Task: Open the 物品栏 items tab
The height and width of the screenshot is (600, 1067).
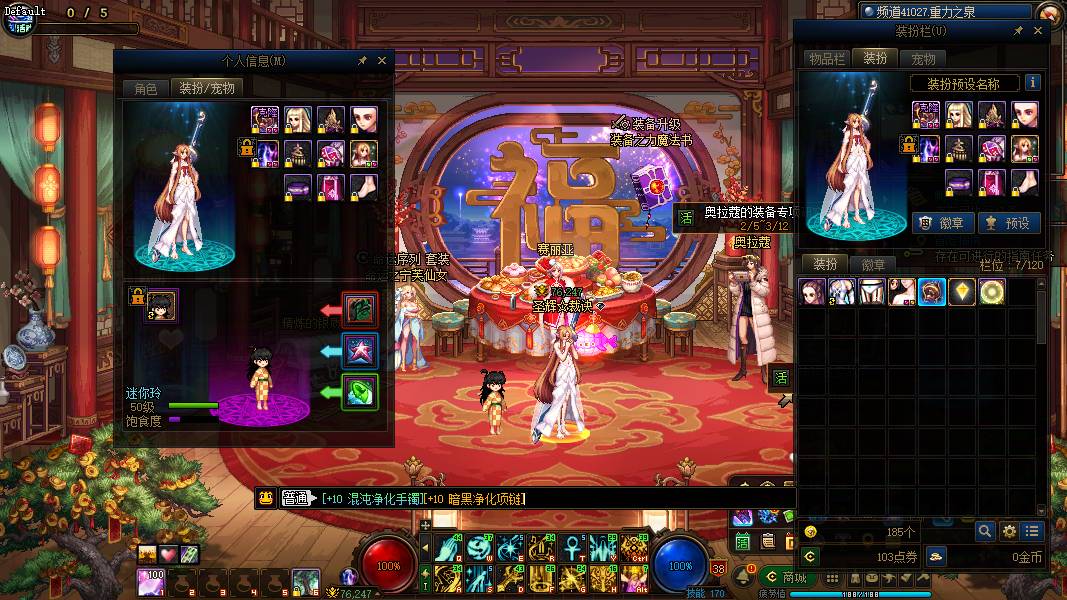Action: 827,59
